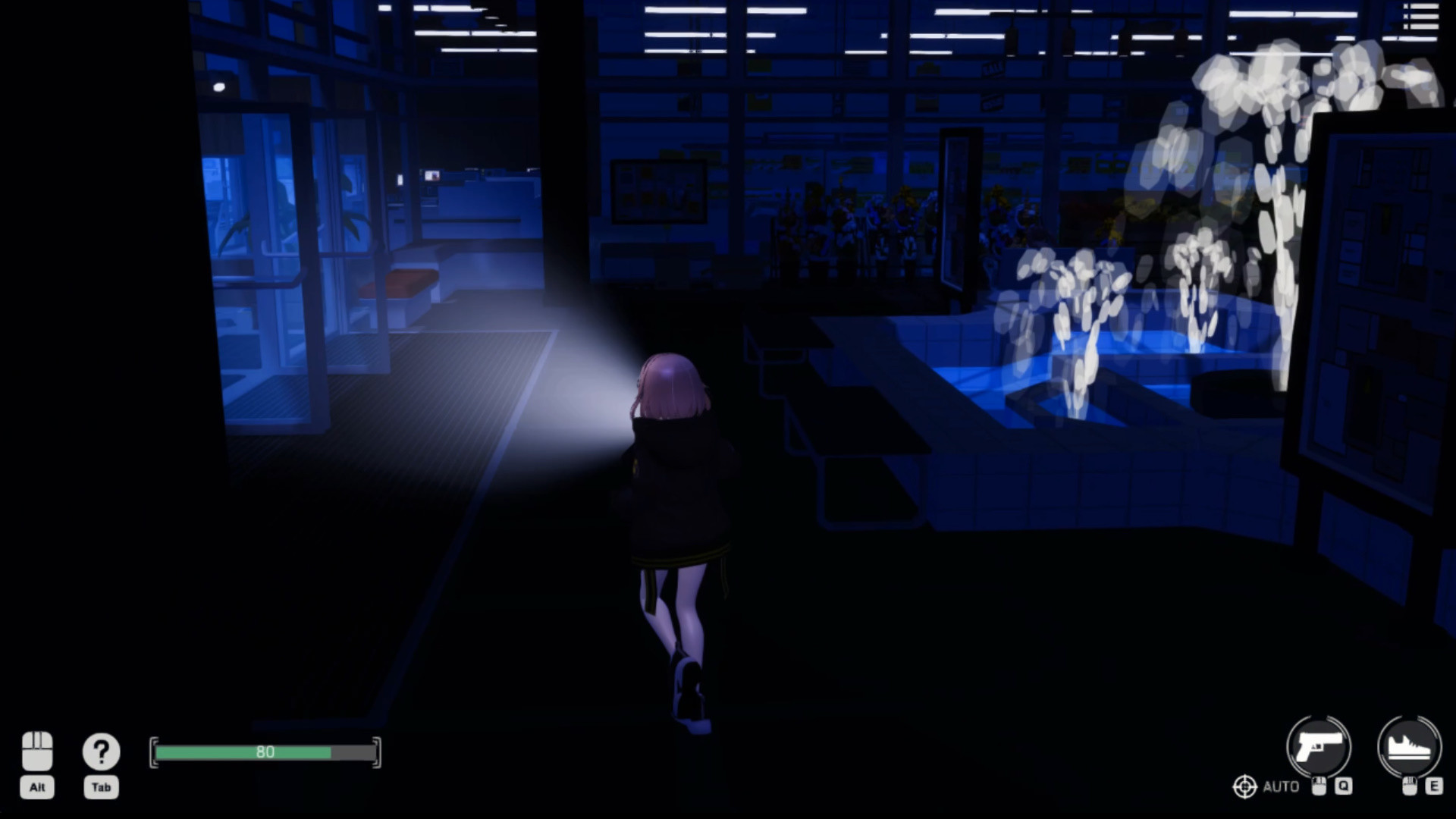Open the question mark help icon
The height and width of the screenshot is (819, 1456).
point(101,749)
